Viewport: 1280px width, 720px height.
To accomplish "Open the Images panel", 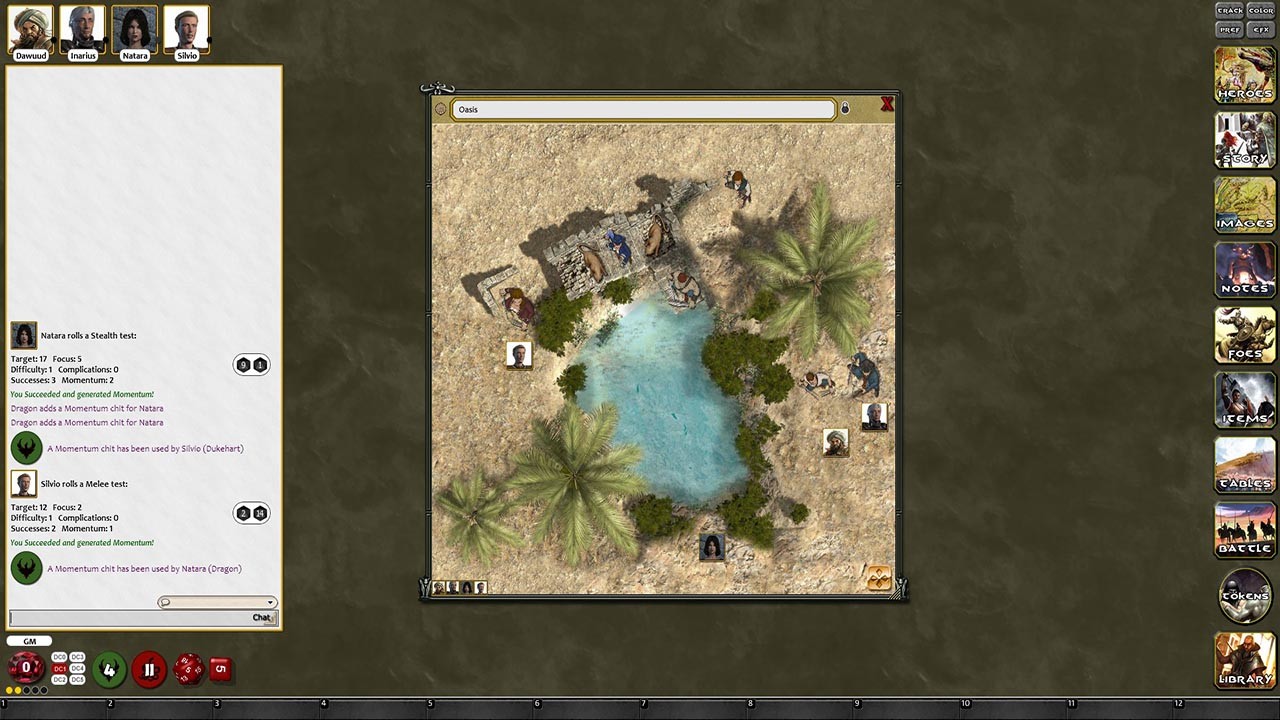I will [x=1244, y=205].
